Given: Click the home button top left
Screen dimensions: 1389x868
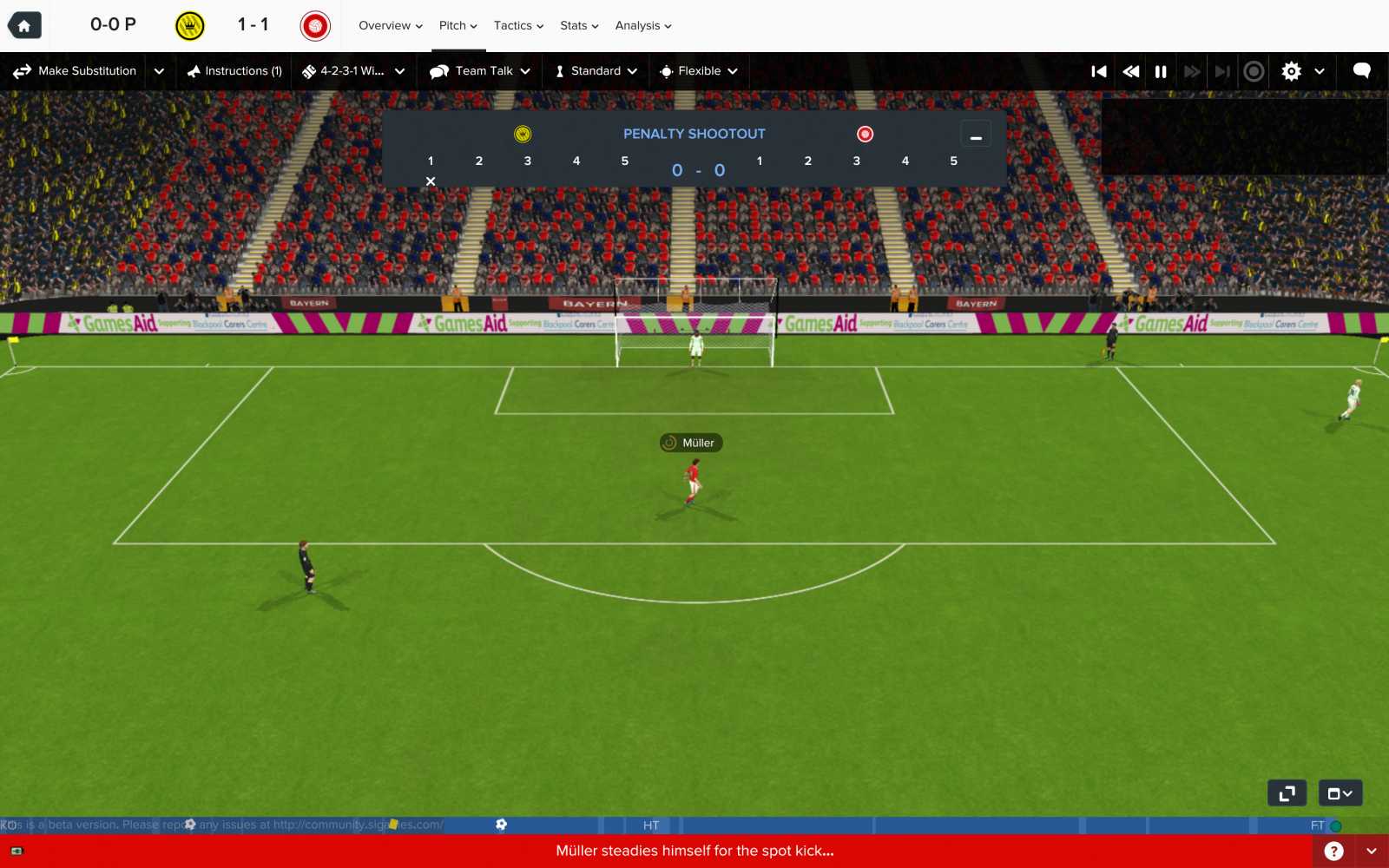Looking at the screenshot, I should 23,25.
